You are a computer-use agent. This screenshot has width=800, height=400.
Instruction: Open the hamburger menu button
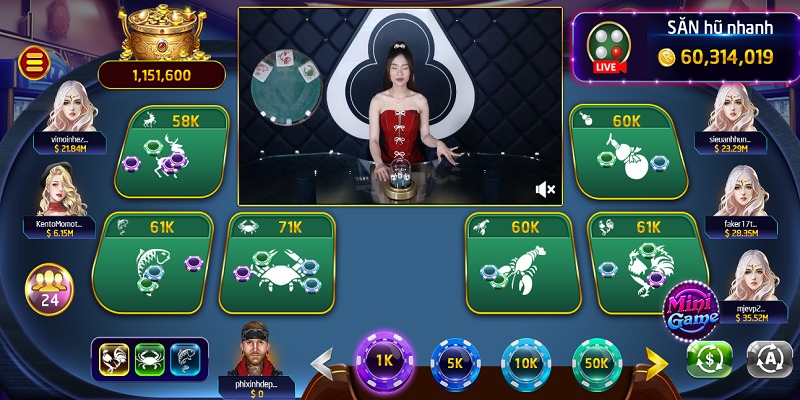click(x=33, y=62)
